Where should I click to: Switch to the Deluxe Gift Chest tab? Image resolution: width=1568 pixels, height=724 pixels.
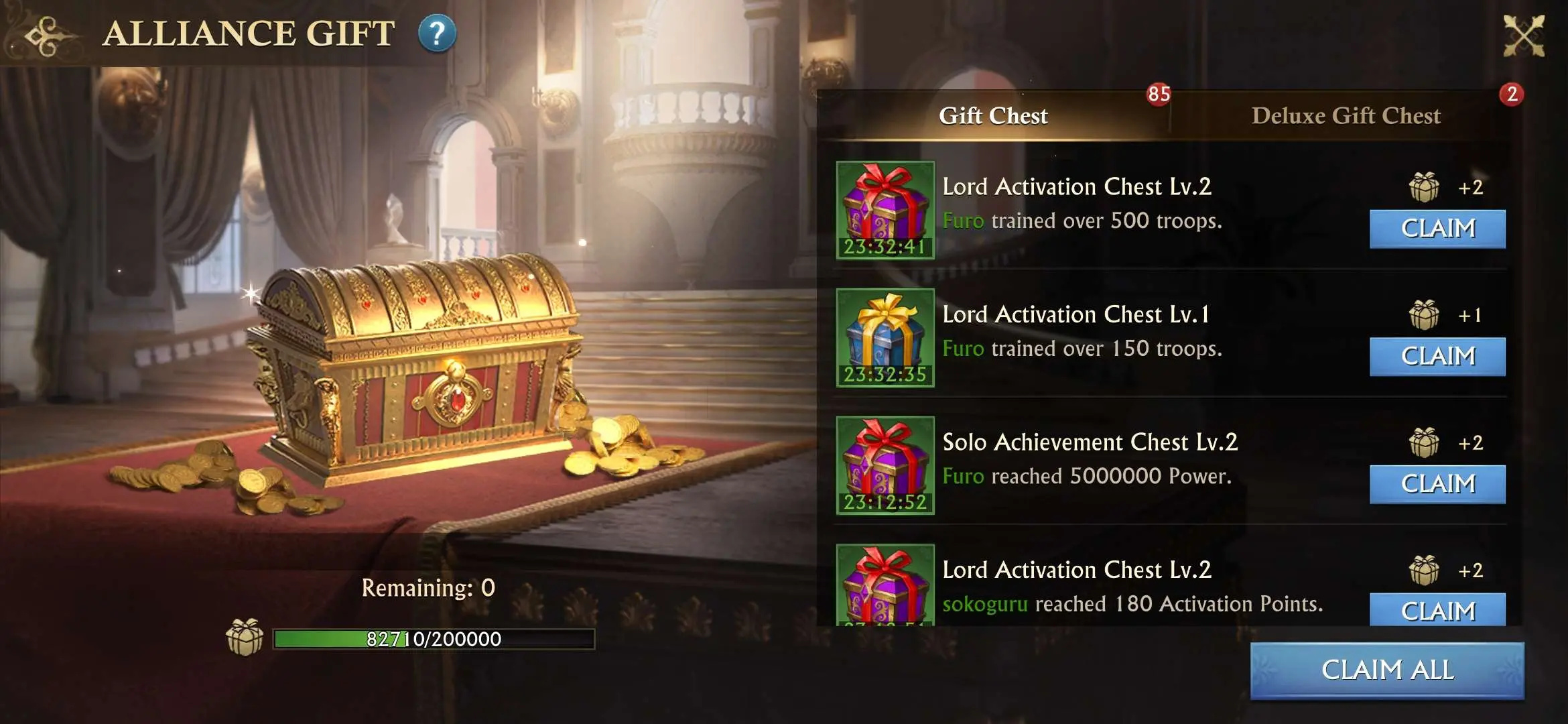click(x=1346, y=115)
